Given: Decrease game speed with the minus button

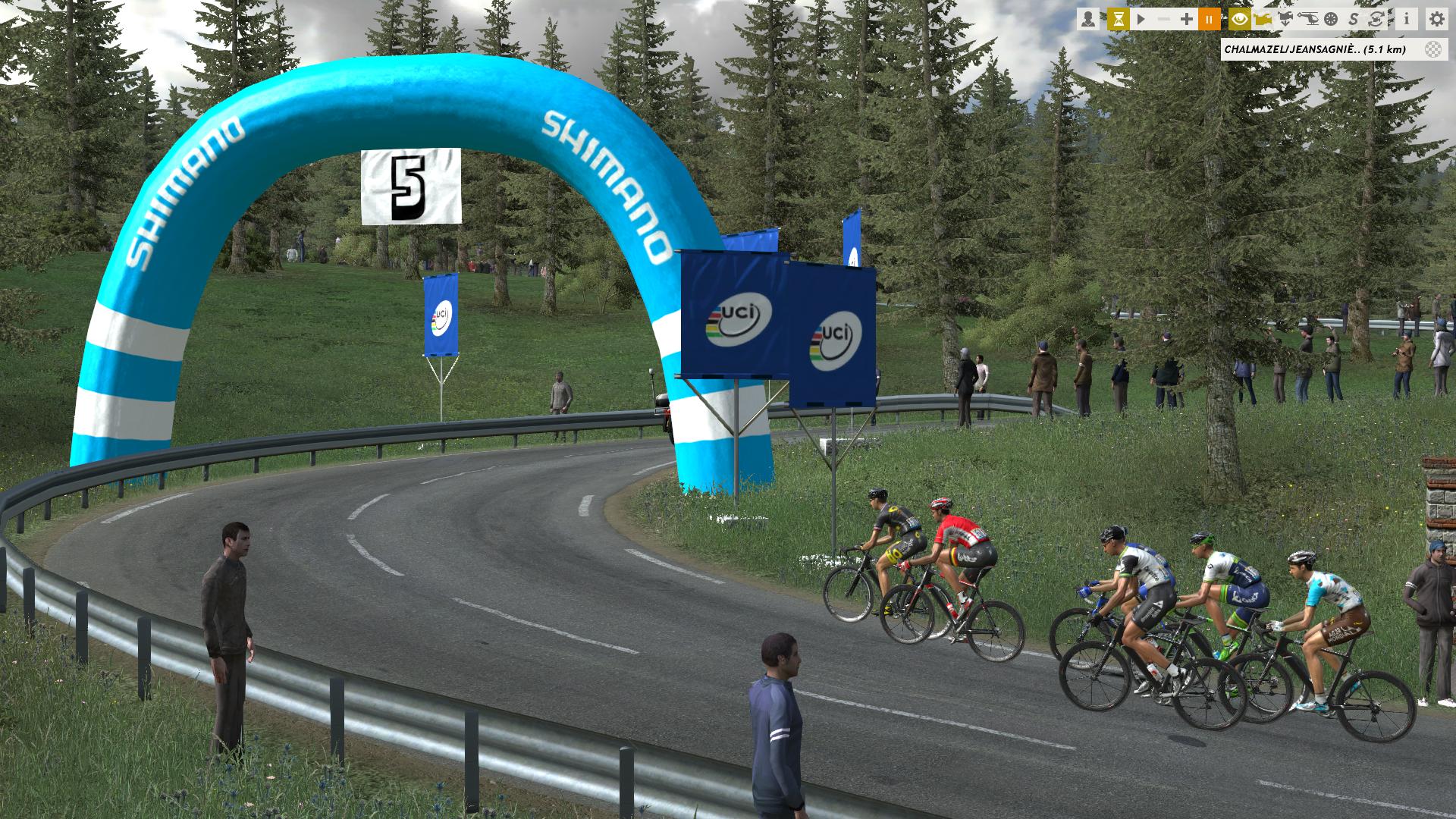Looking at the screenshot, I should (x=1164, y=19).
